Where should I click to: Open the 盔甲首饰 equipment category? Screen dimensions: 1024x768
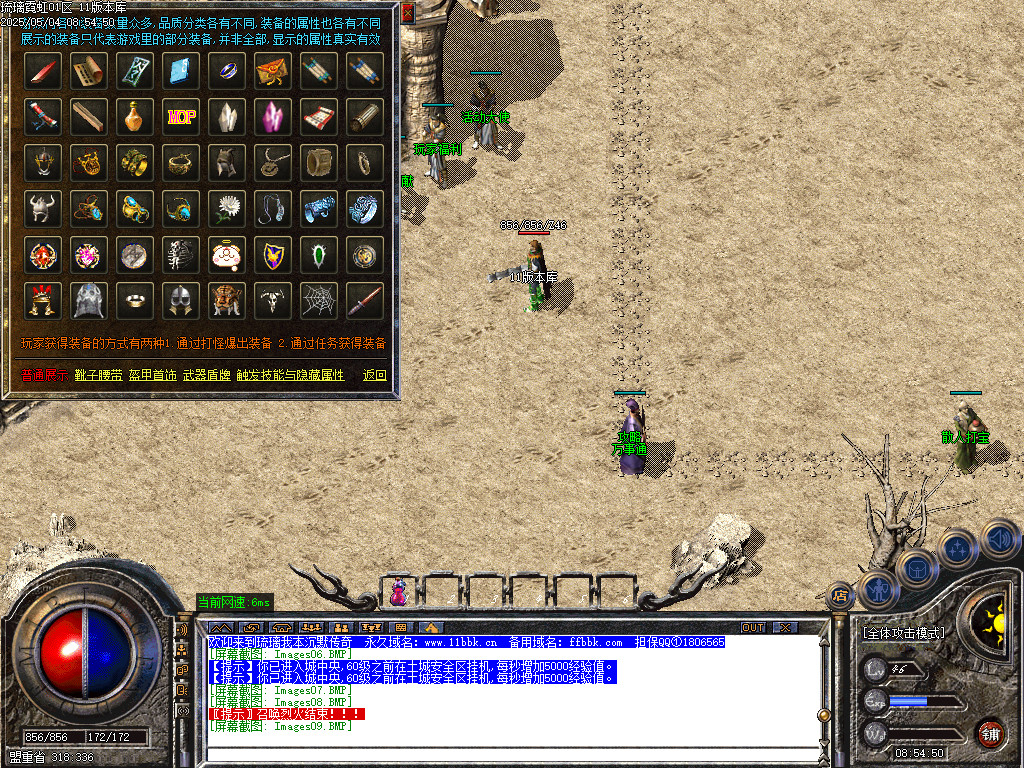click(153, 375)
